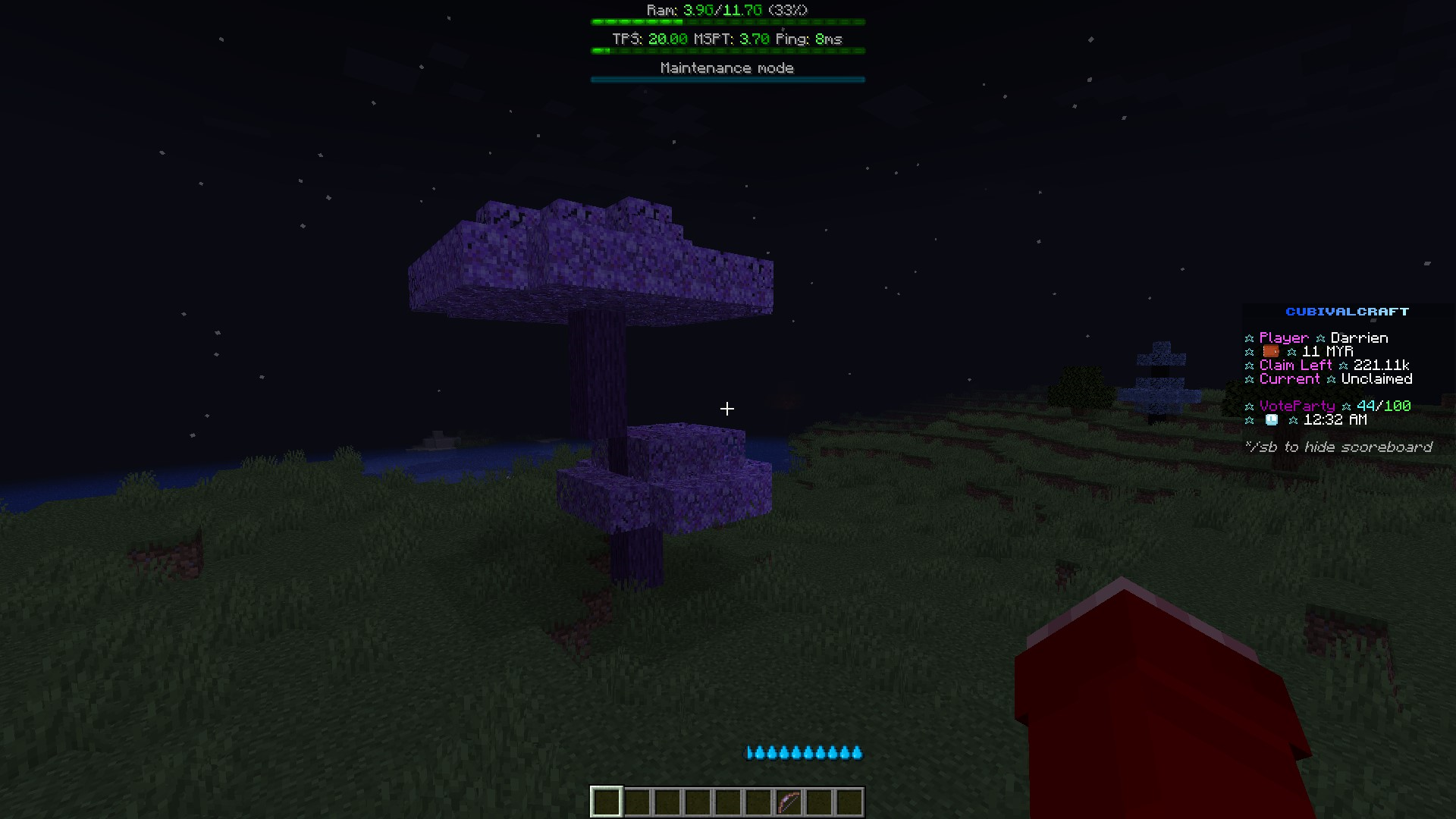Click the clock icon showing 12:32 AM
Image resolution: width=1456 pixels, height=819 pixels.
(1270, 420)
